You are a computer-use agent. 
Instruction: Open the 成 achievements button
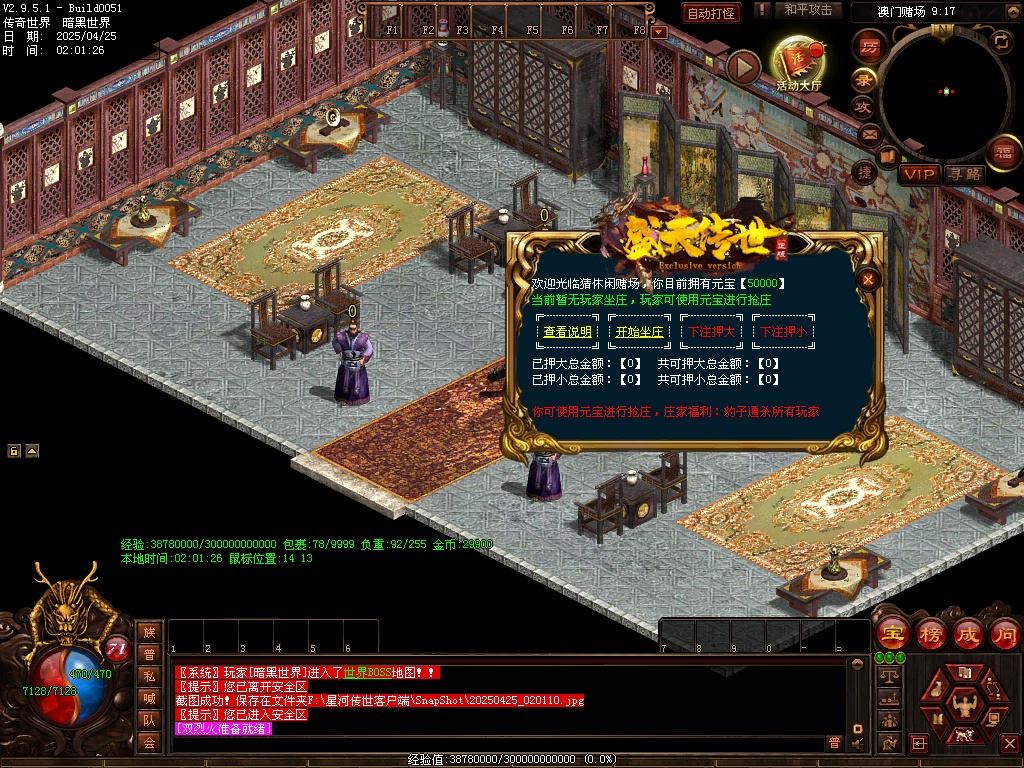[969, 634]
